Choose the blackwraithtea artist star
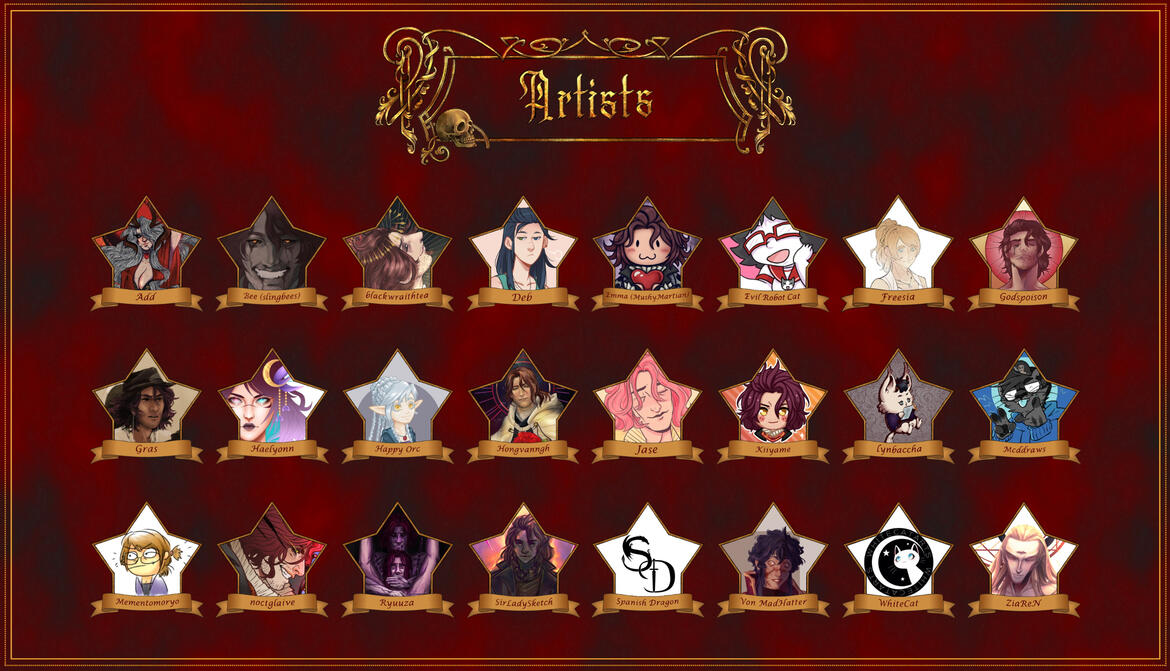1170x671 pixels. point(397,252)
